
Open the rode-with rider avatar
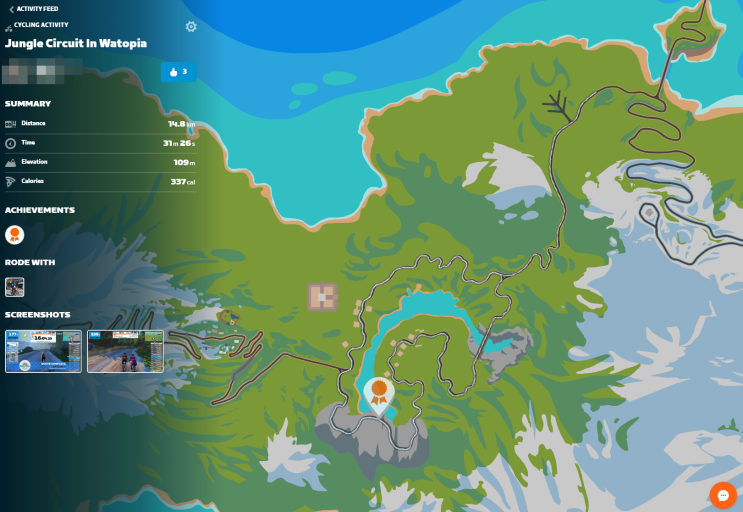[x=15, y=287]
